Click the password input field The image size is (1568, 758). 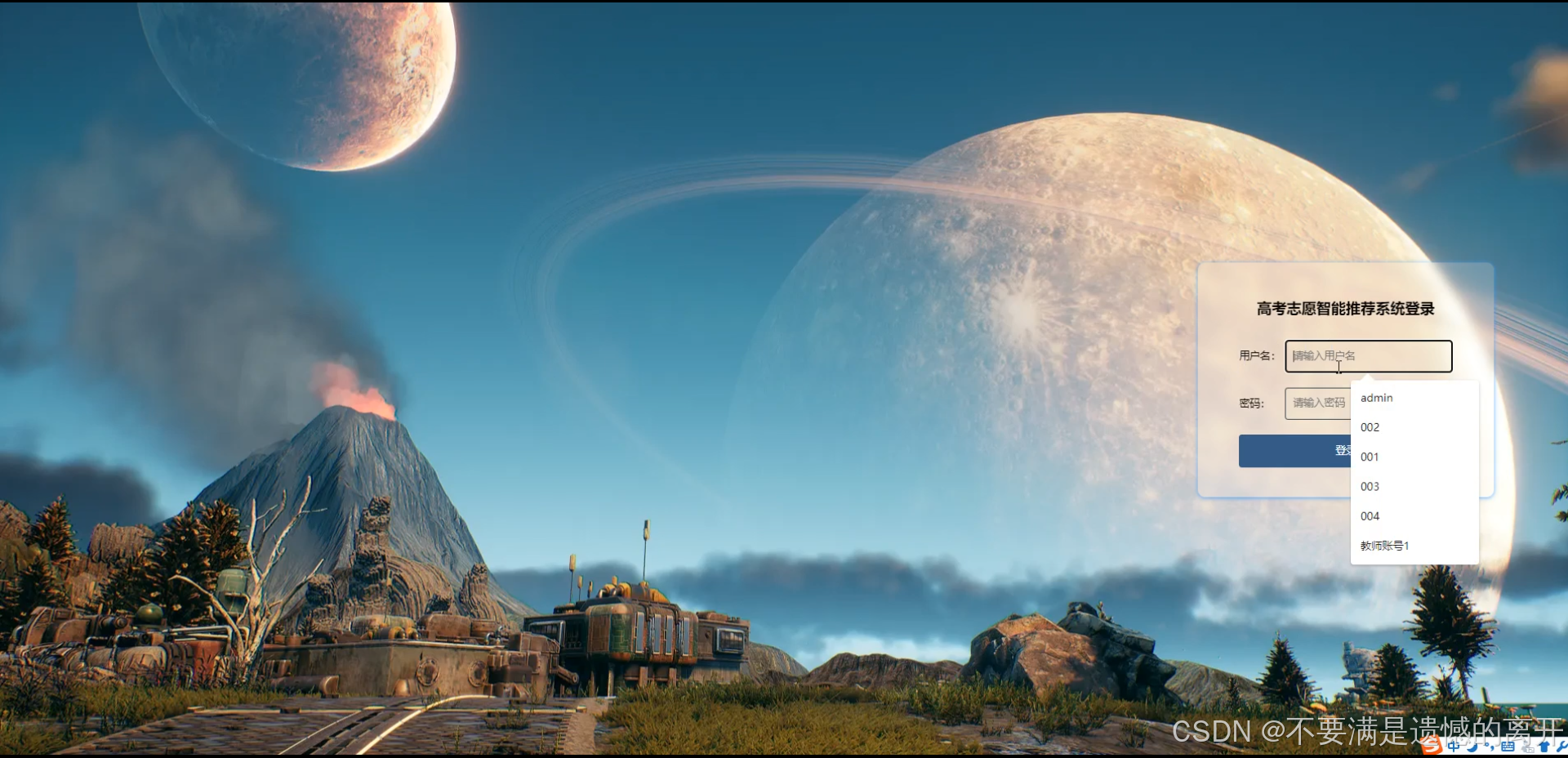pos(1317,404)
